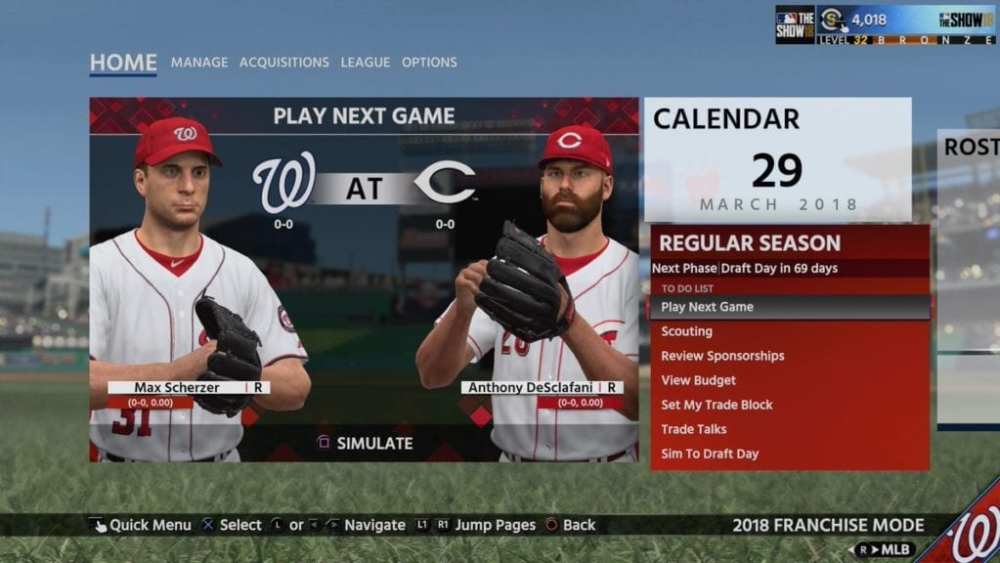Viewport: 1000px width, 563px height.
Task: Open the OPTIONS tab
Action: click(429, 62)
